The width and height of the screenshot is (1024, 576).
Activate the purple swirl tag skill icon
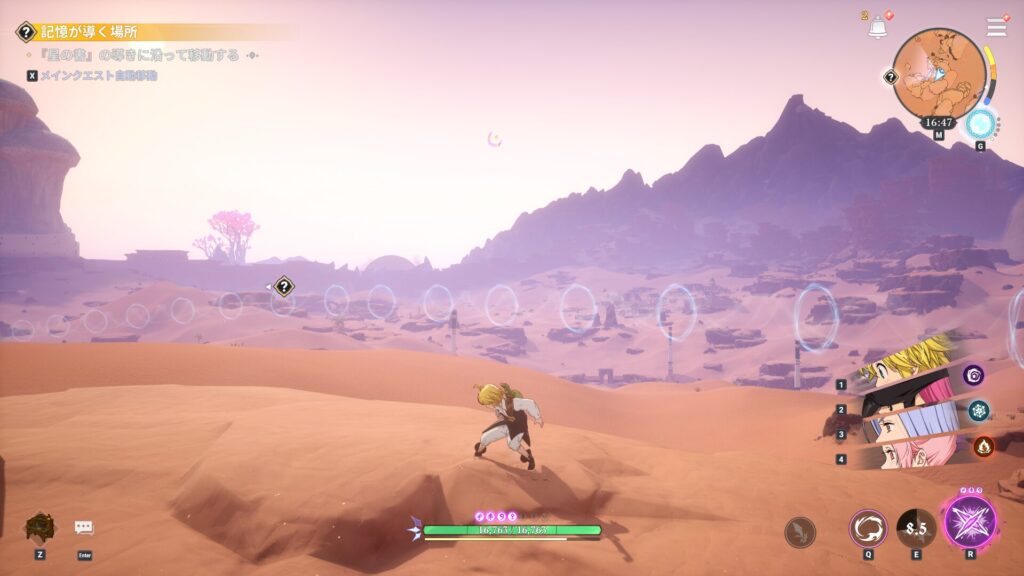pyautogui.click(x=974, y=375)
